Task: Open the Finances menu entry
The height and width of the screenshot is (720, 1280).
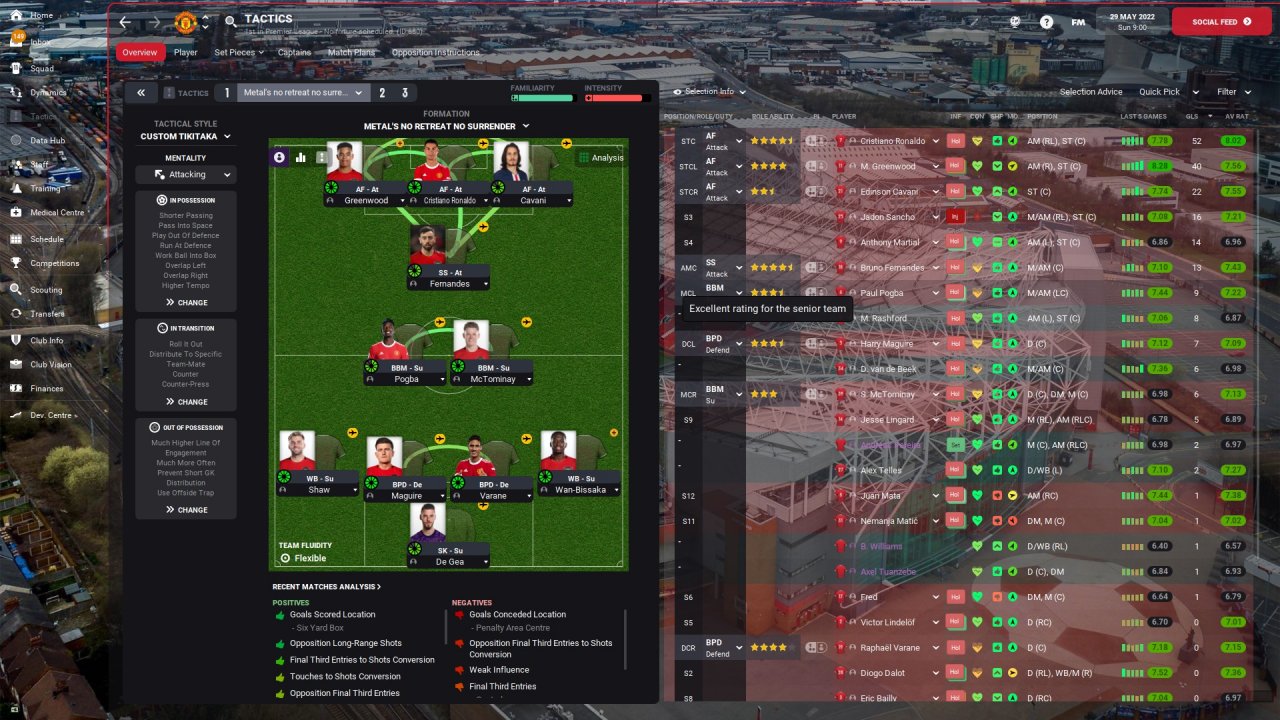Action: click(x=46, y=388)
